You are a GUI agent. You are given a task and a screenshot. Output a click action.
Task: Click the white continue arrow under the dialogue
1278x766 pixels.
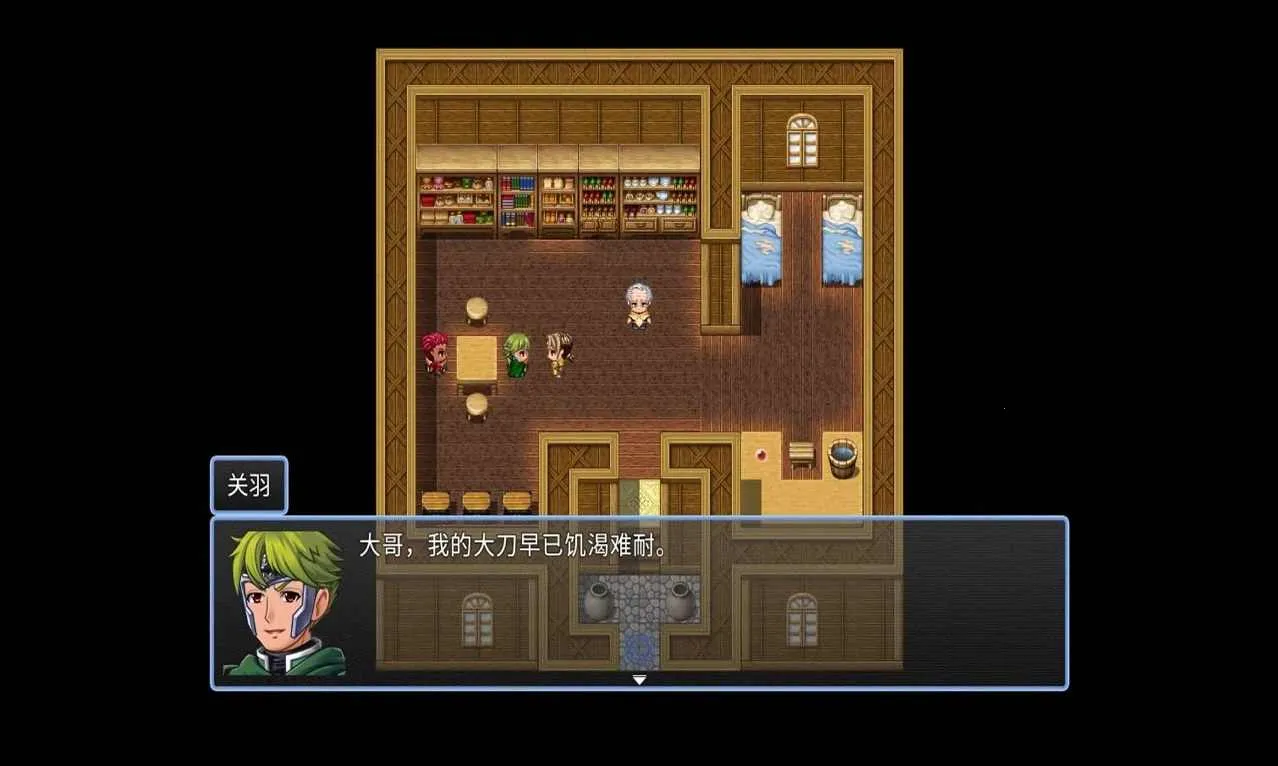(639, 680)
